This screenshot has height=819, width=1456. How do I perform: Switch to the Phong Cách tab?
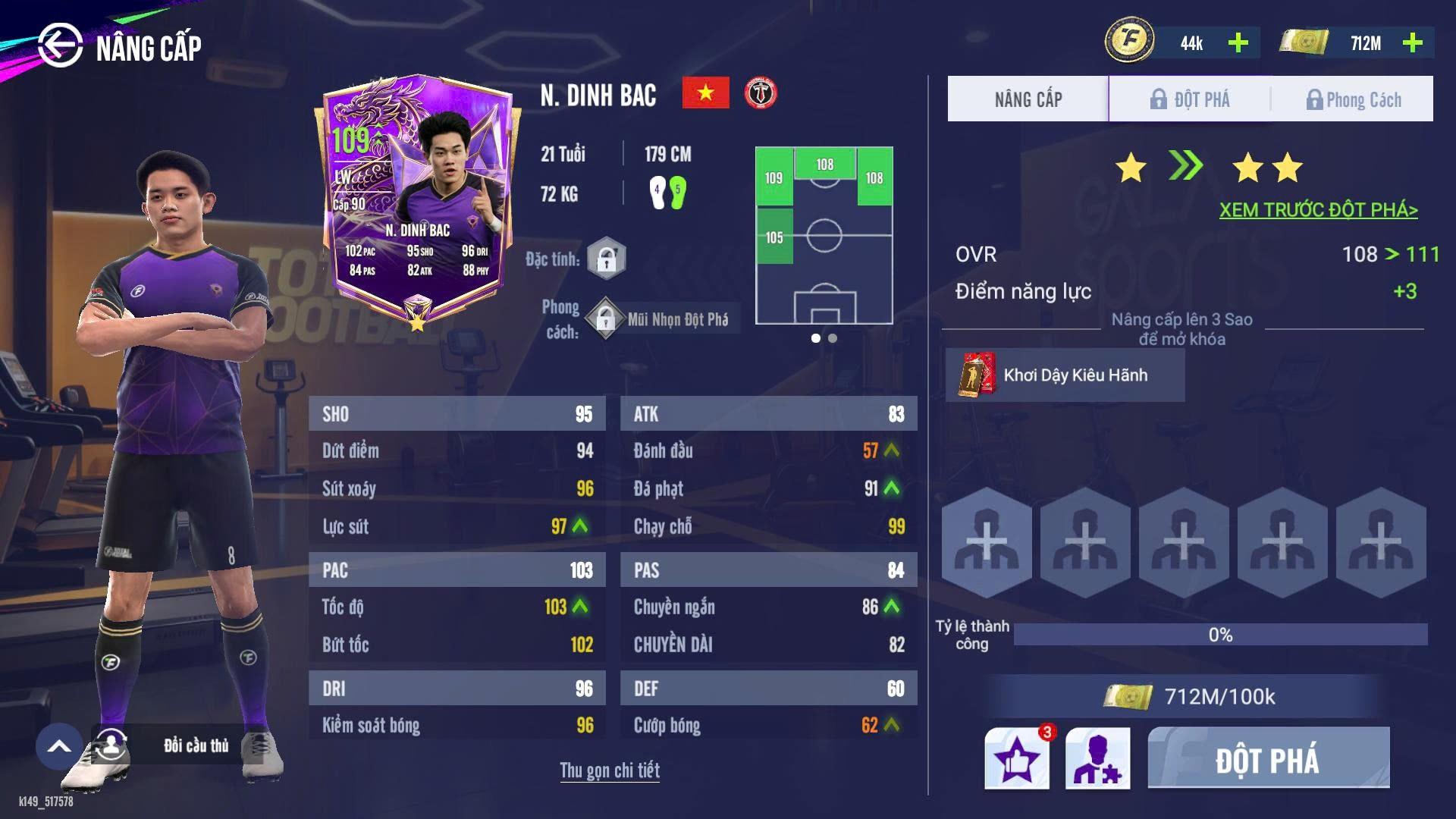coord(1353,99)
